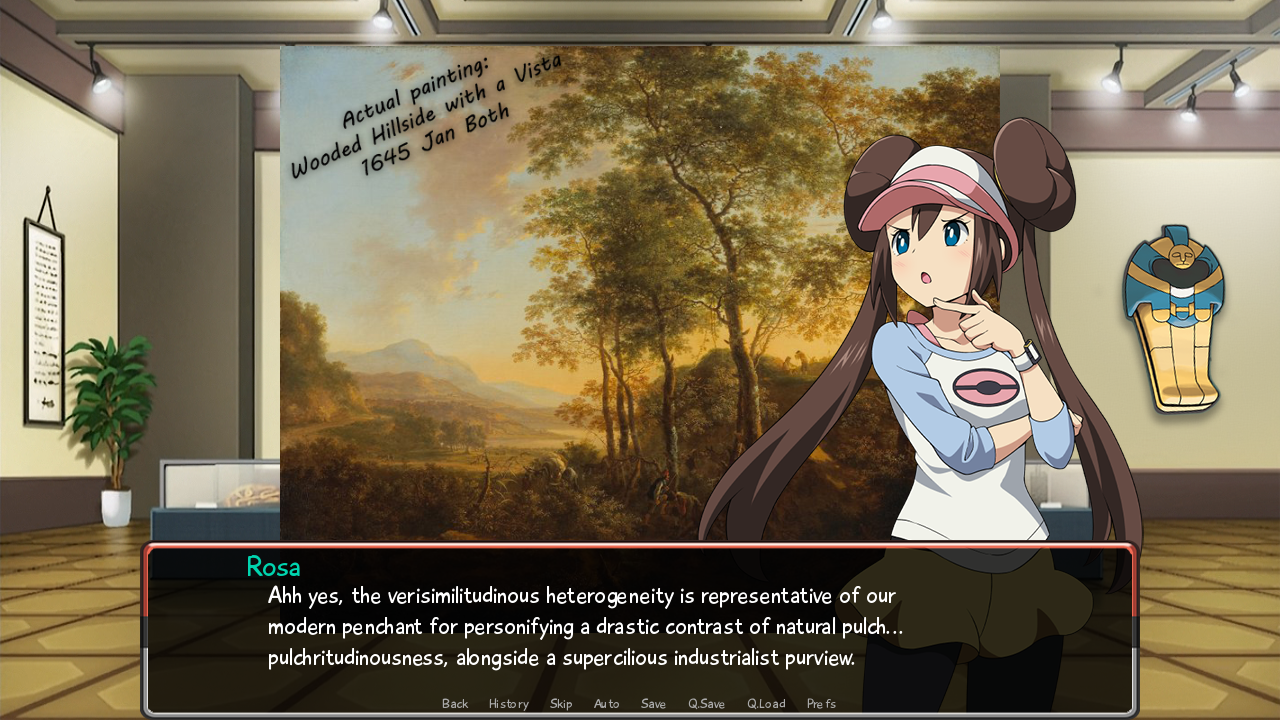Load the quick save with Q.Load
Viewport: 1280px width, 720px height.
point(765,703)
